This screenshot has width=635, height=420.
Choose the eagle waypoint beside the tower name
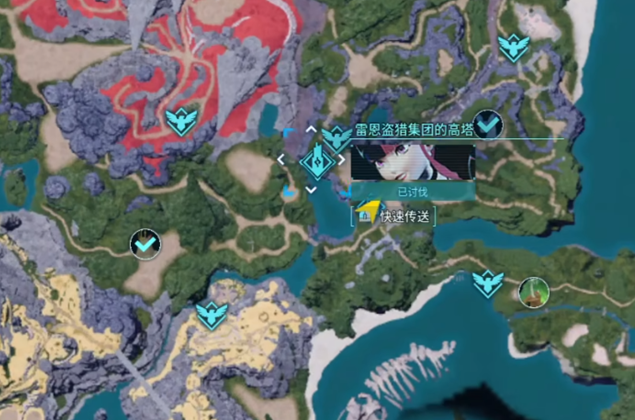point(338,138)
